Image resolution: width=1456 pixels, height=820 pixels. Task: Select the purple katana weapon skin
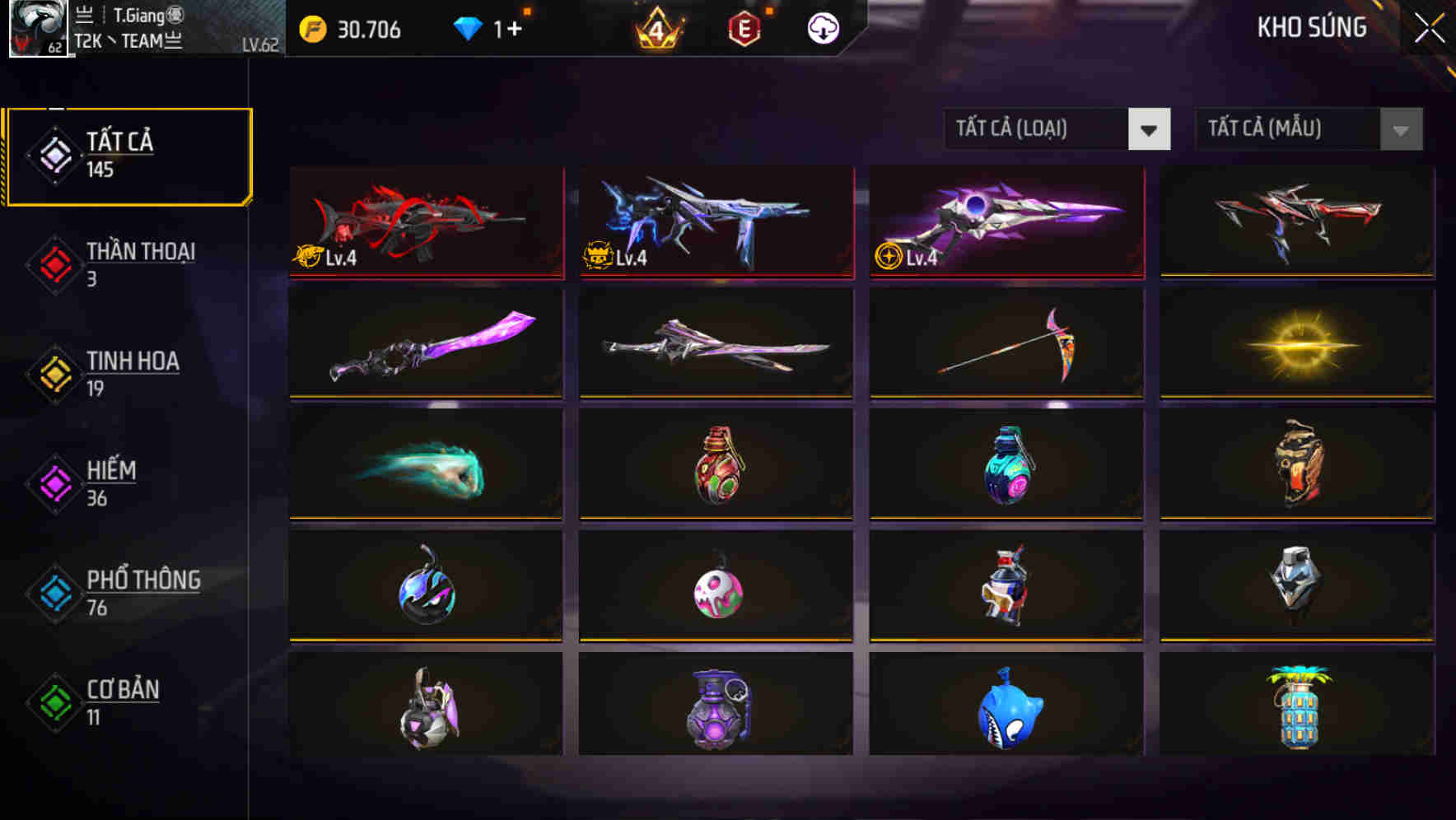425,343
